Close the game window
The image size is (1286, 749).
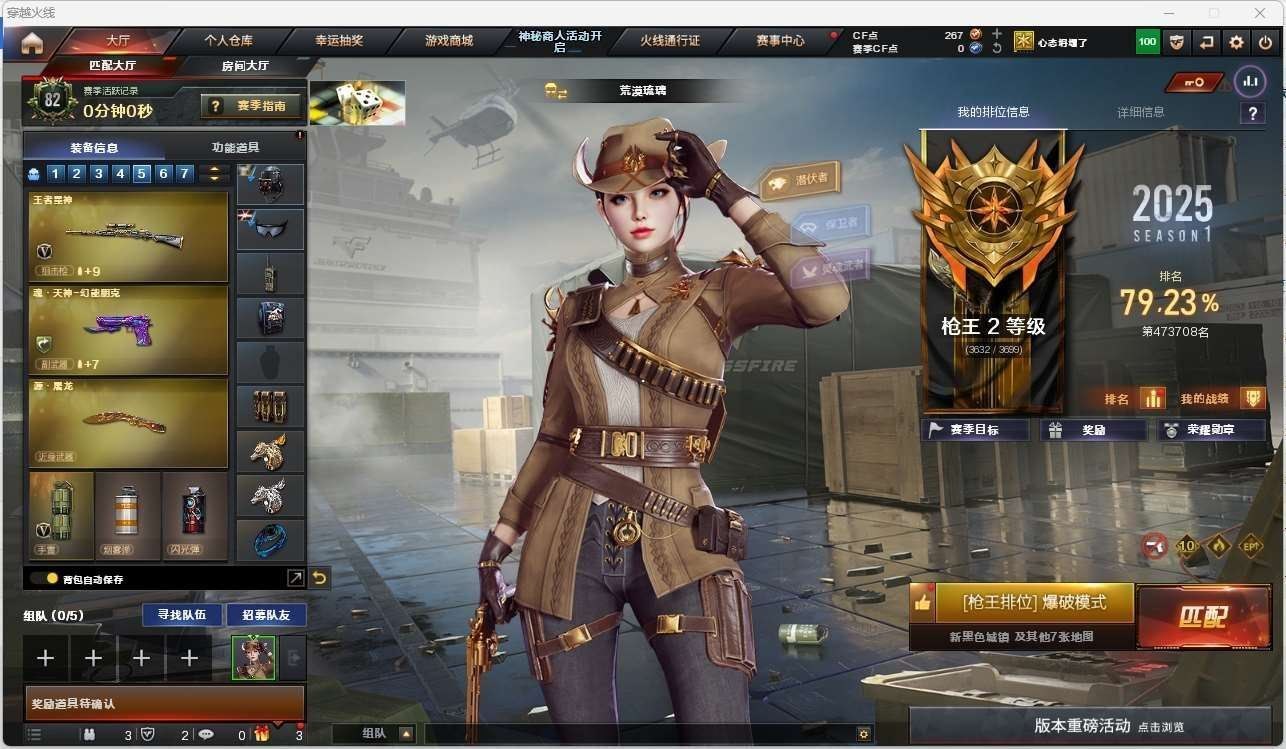1262,13
